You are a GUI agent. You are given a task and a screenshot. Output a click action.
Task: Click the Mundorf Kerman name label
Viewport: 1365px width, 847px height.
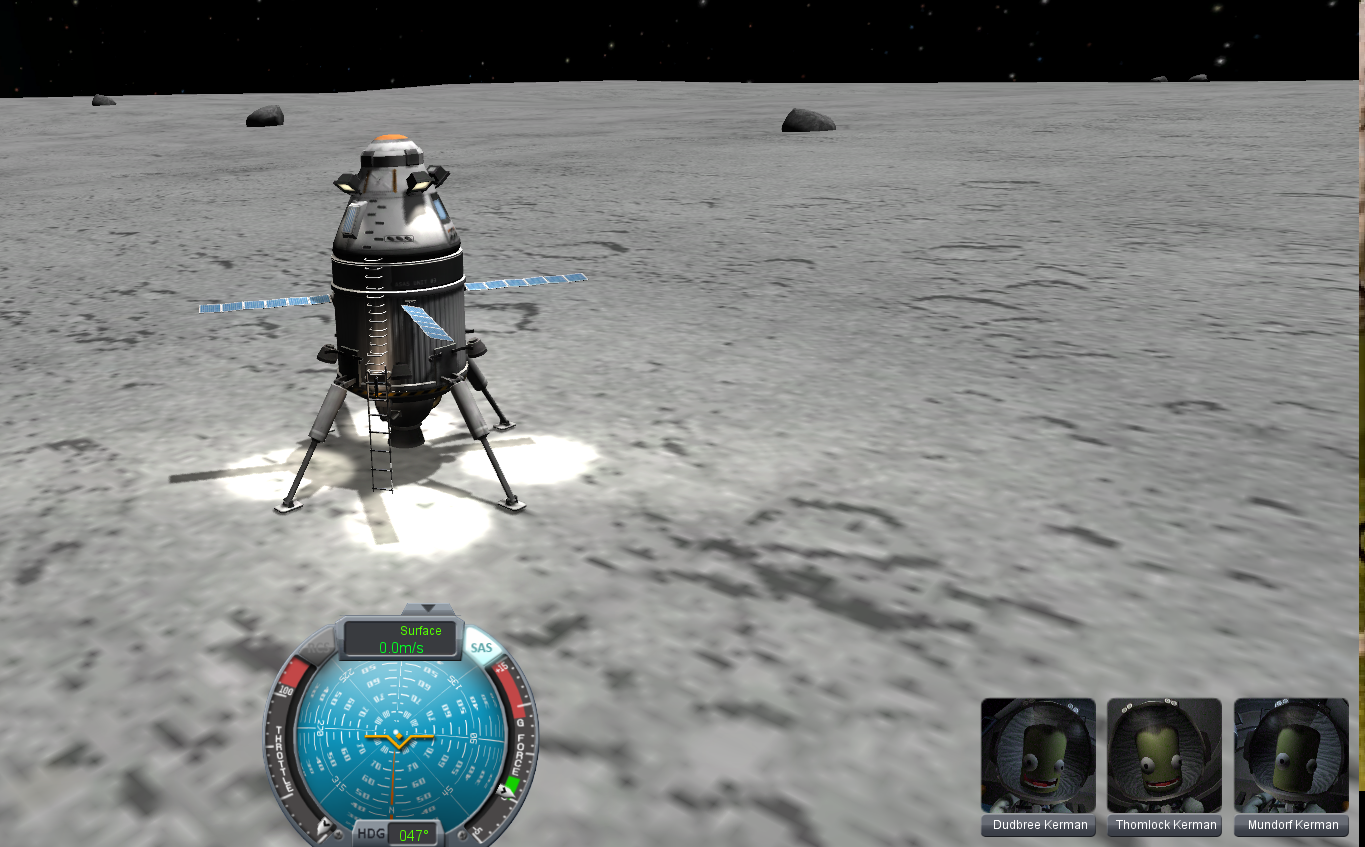[1291, 825]
